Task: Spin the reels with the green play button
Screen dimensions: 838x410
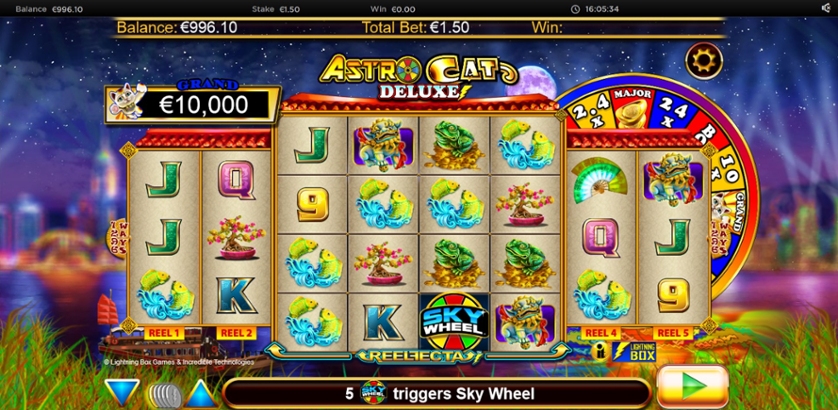Action: [692, 386]
